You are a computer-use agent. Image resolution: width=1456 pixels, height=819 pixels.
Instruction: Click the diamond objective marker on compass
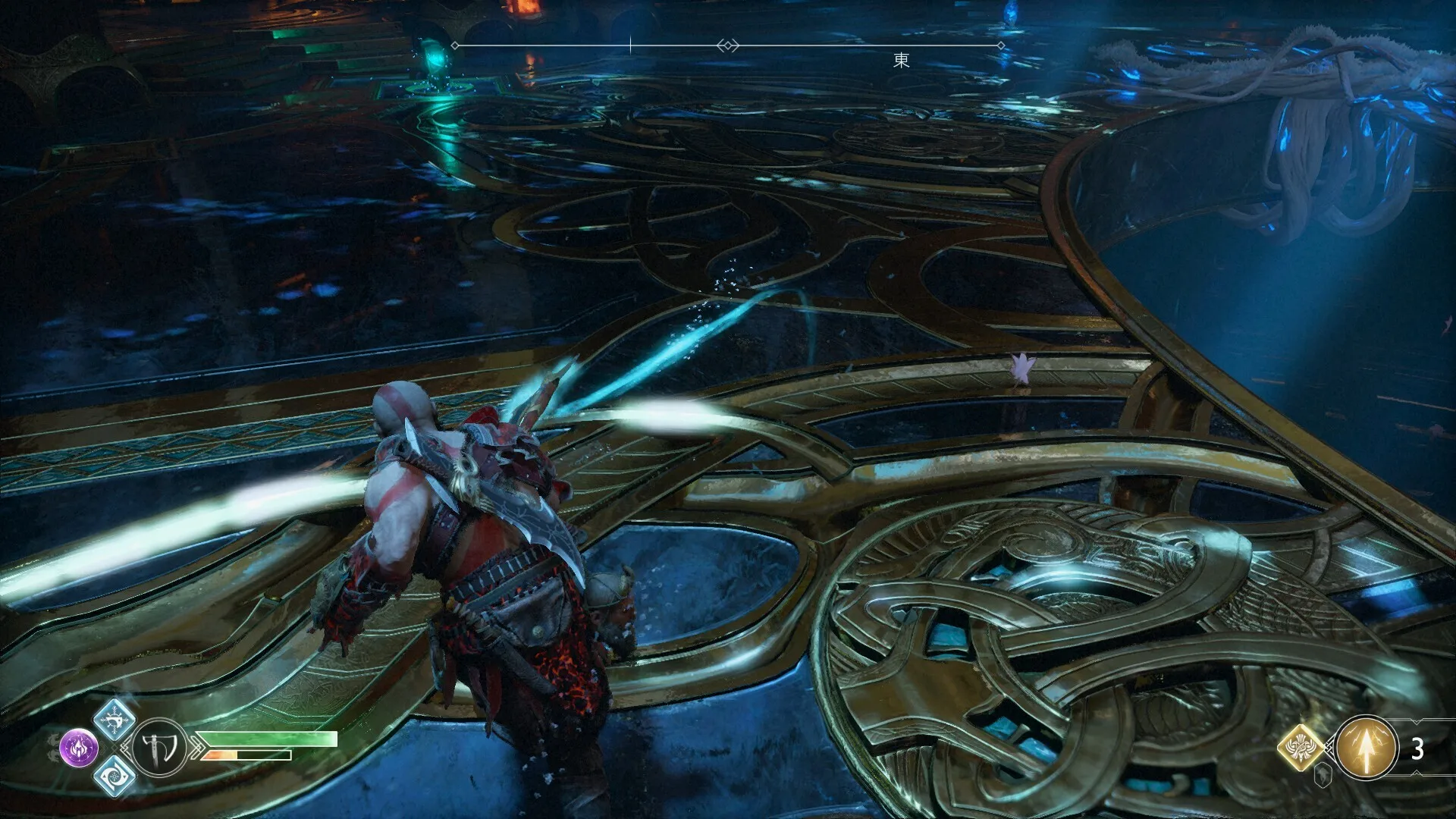[x=727, y=45]
